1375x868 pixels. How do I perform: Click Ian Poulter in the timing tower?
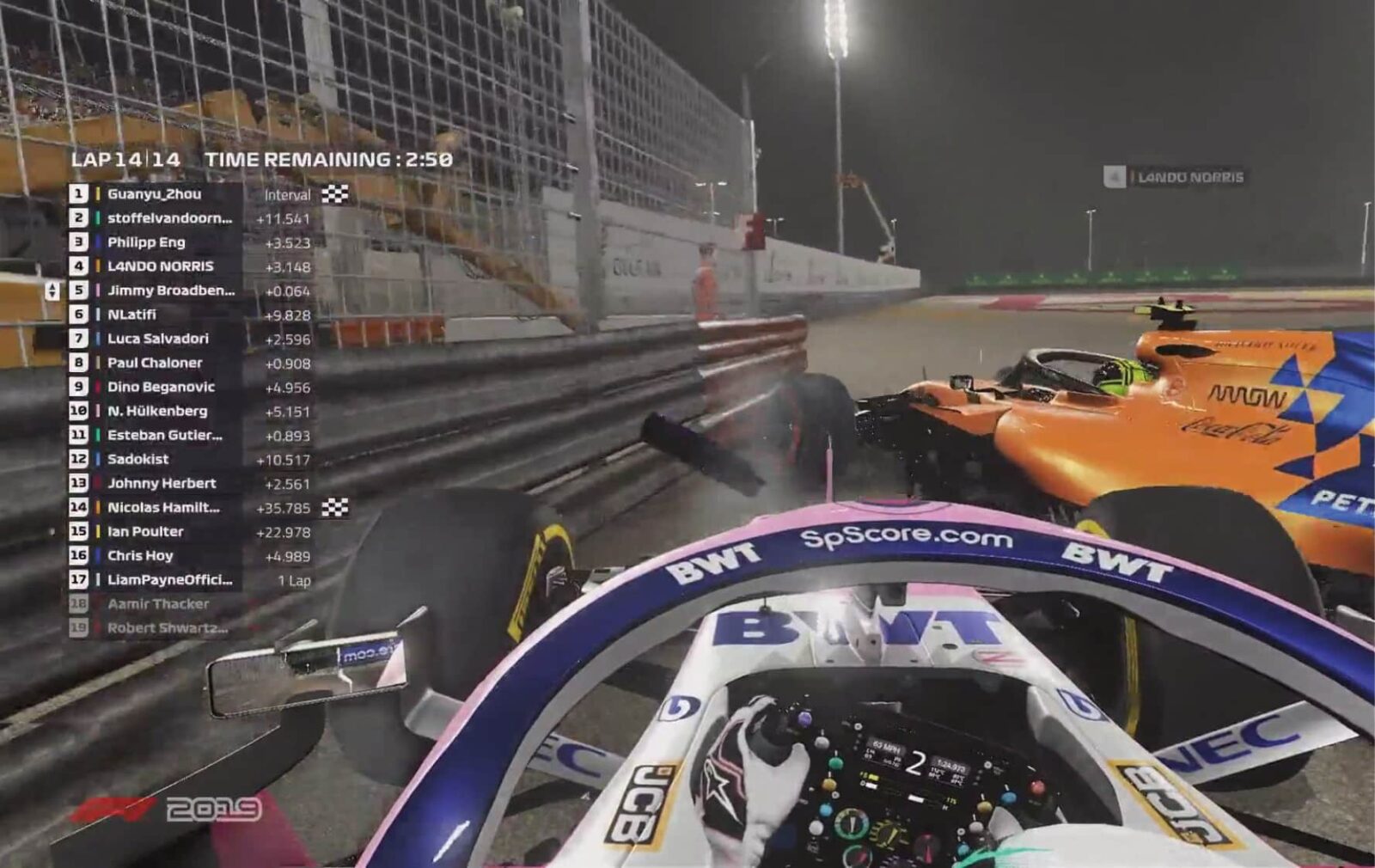(x=145, y=531)
